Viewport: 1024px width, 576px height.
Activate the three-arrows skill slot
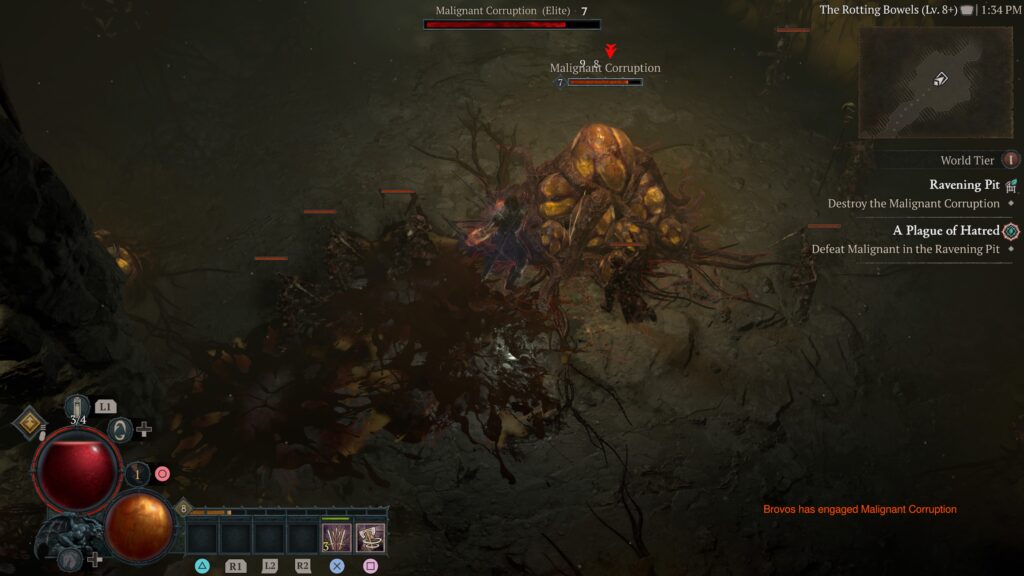point(336,538)
